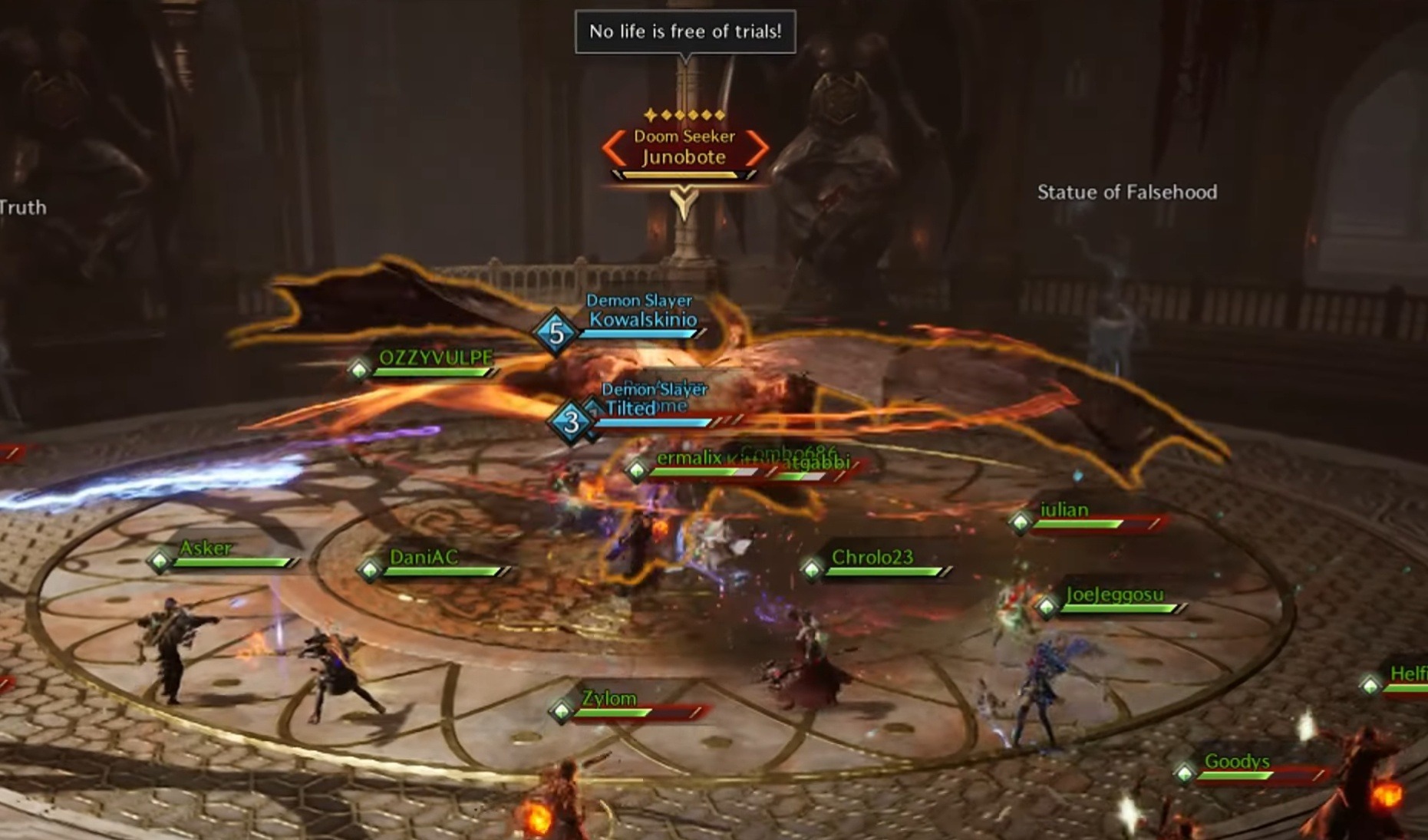Viewport: 1428px width, 840px height.
Task: Choose the iulian player nameplate
Action: point(1064,510)
